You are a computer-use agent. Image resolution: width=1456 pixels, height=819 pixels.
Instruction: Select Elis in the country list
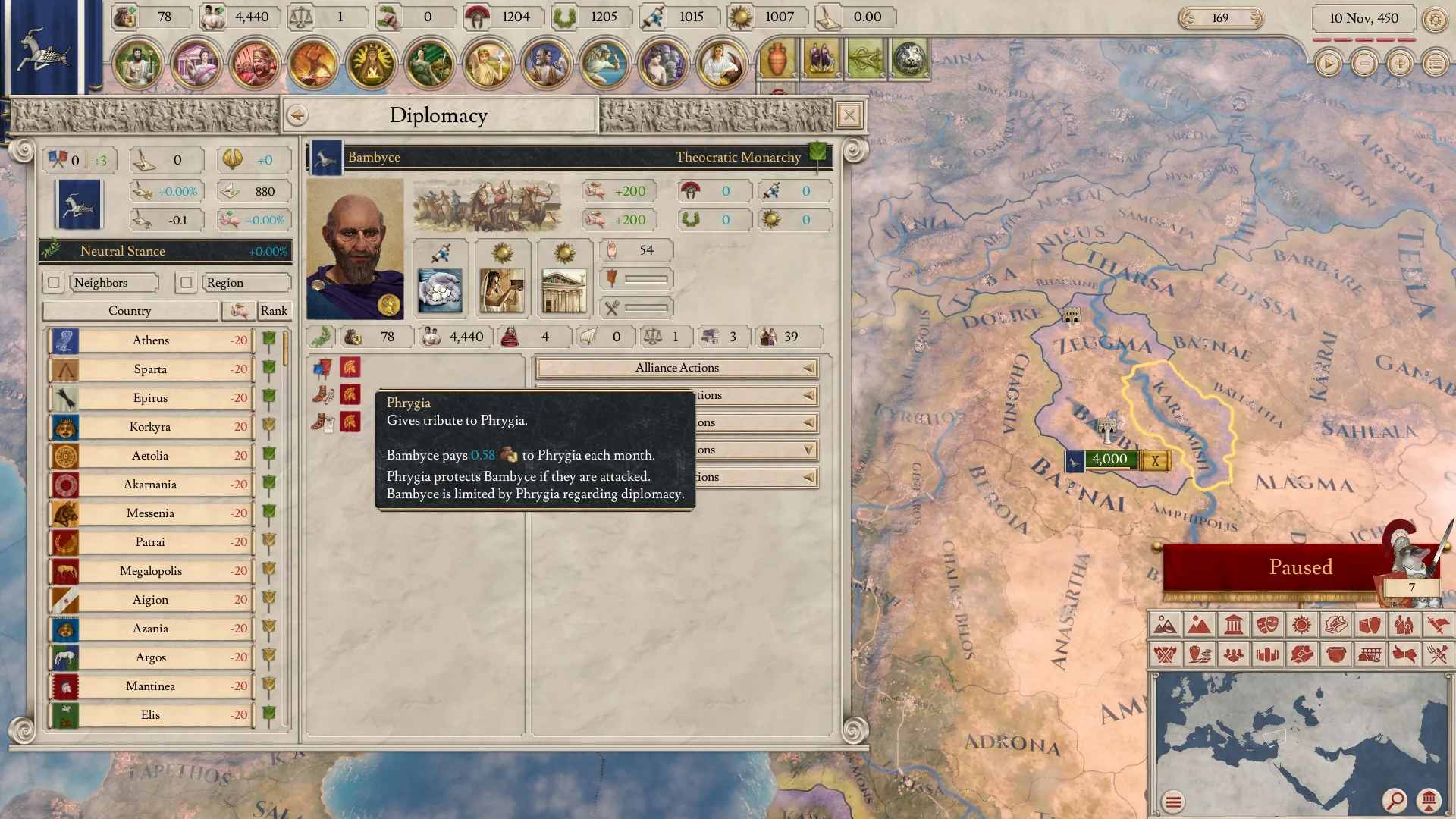coord(151,715)
